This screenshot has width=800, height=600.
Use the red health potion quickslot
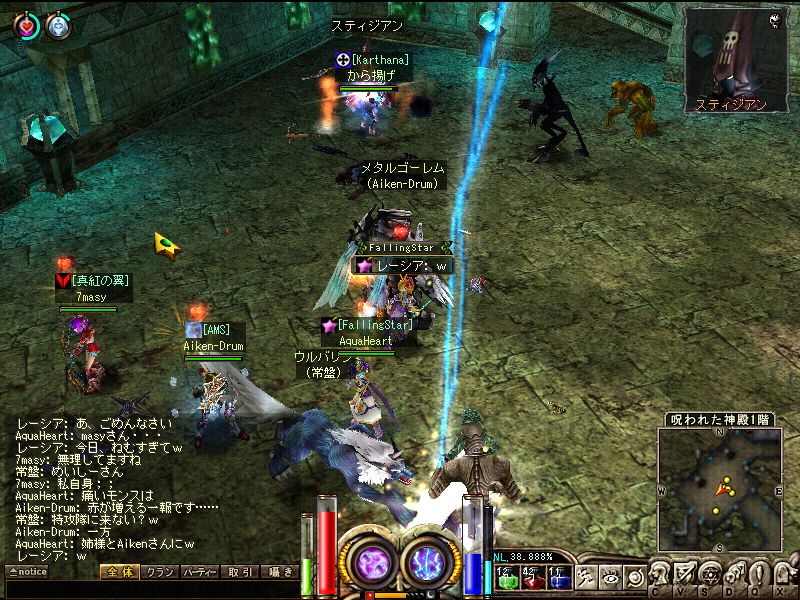pyautogui.click(x=530, y=576)
